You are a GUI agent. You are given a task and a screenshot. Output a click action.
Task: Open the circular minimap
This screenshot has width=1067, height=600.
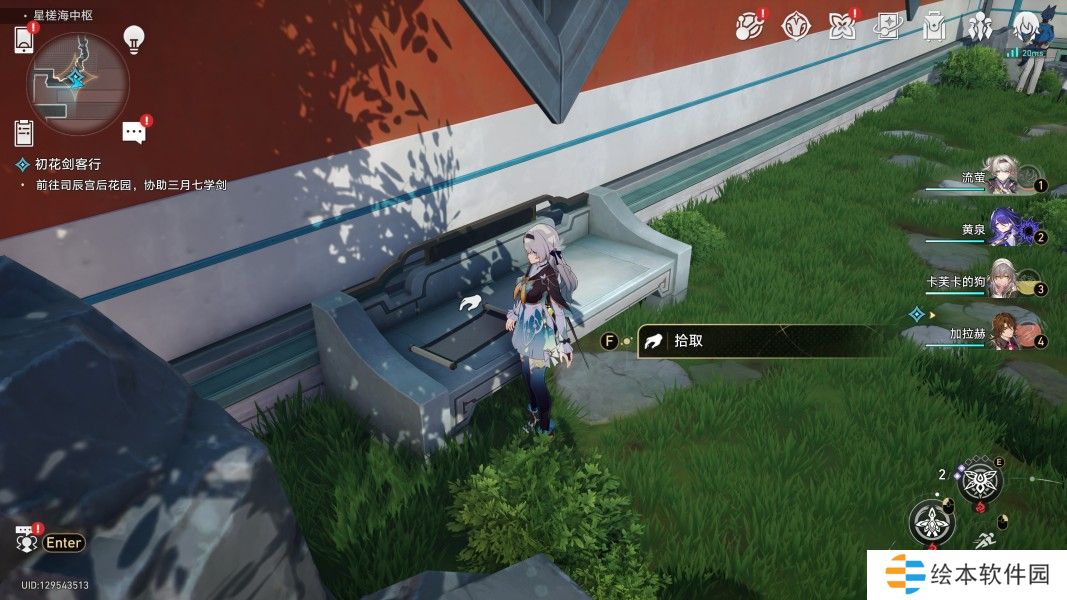[x=78, y=77]
